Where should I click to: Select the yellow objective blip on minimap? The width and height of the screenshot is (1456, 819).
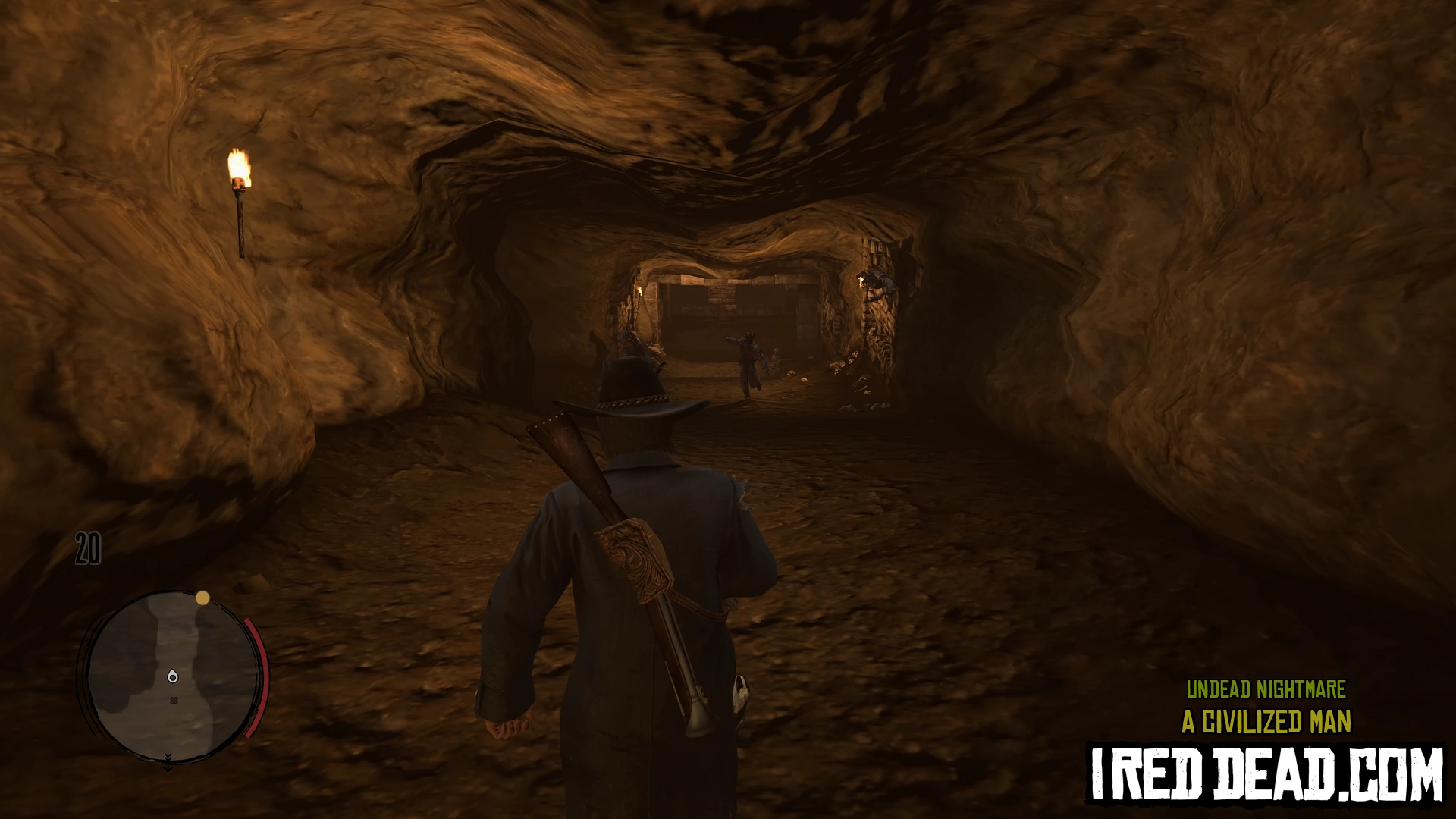pyautogui.click(x=202, y=598)
